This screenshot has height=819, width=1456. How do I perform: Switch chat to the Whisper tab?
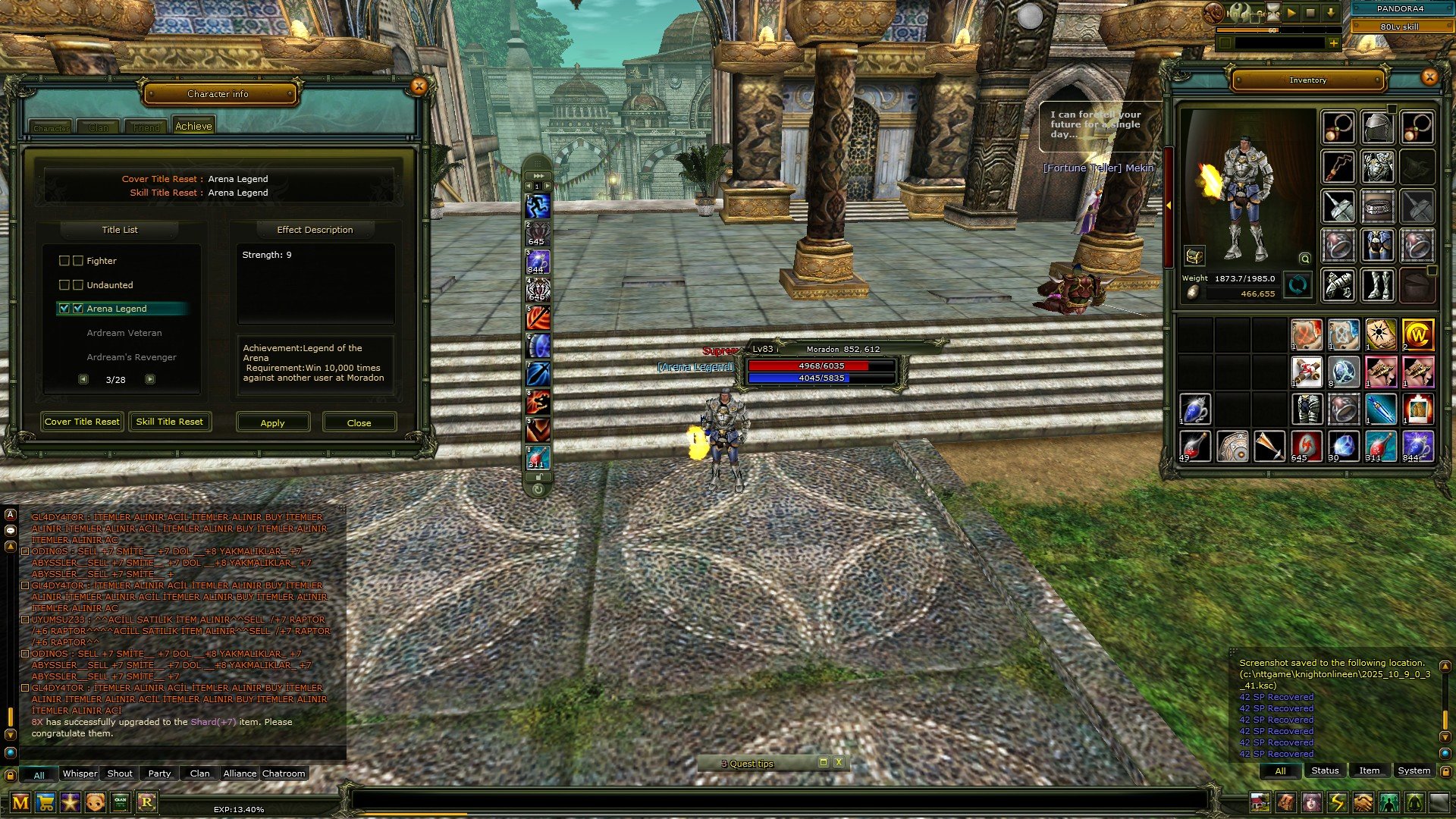(80, 773)
